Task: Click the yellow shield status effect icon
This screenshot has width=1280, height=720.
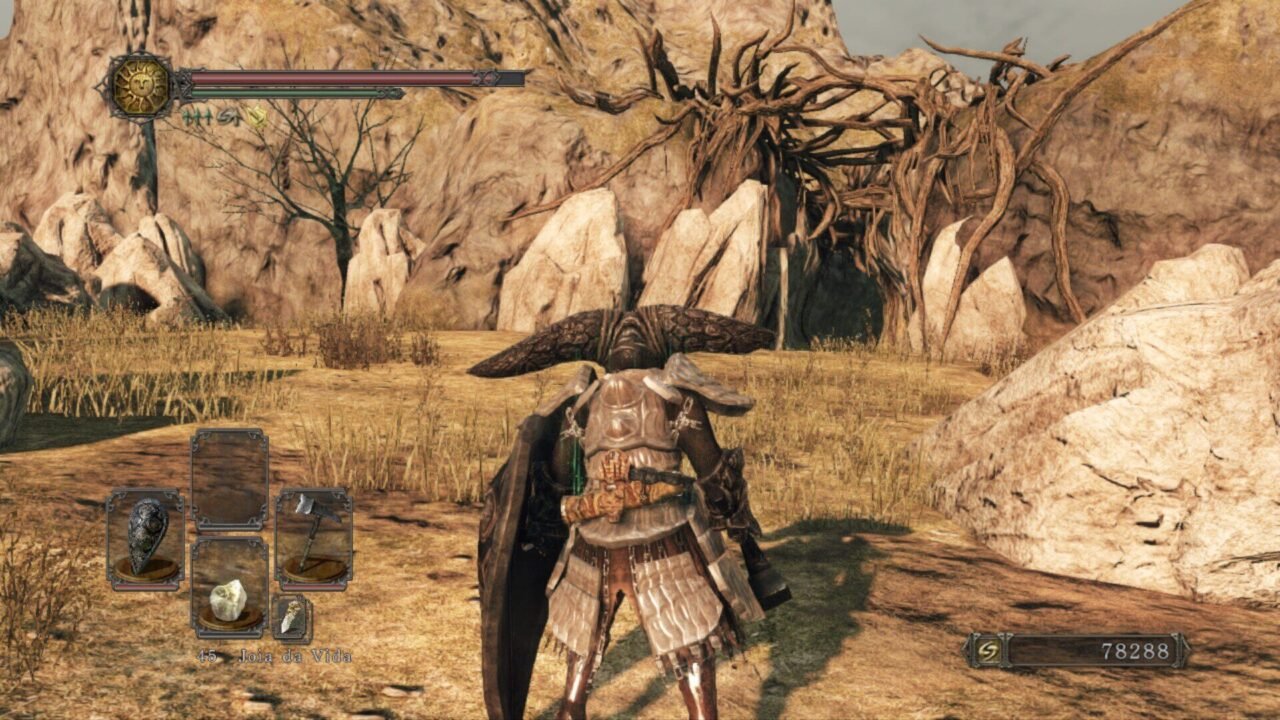Action: 257,117
